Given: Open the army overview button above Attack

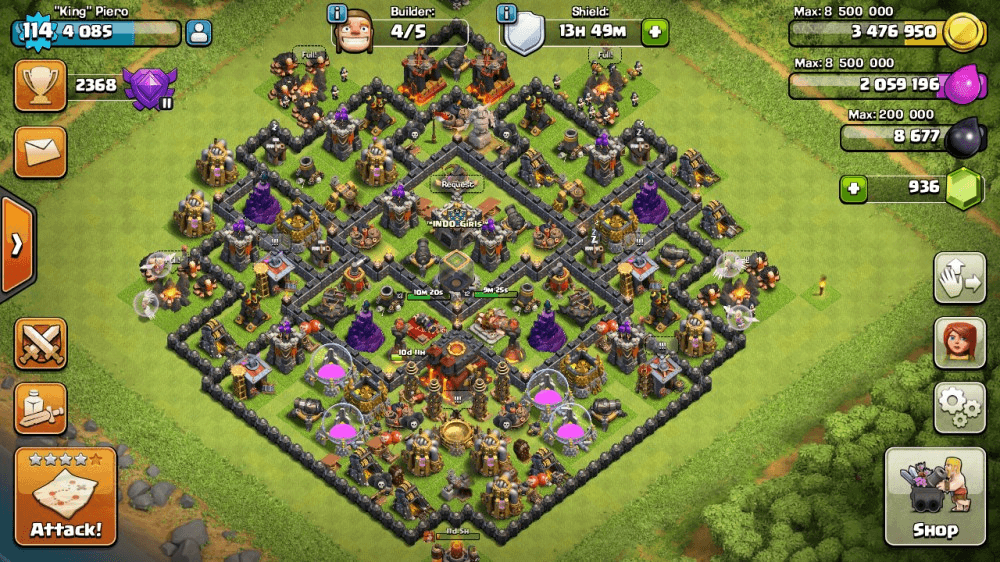Looking at the screenshot, I should point(41,408).
